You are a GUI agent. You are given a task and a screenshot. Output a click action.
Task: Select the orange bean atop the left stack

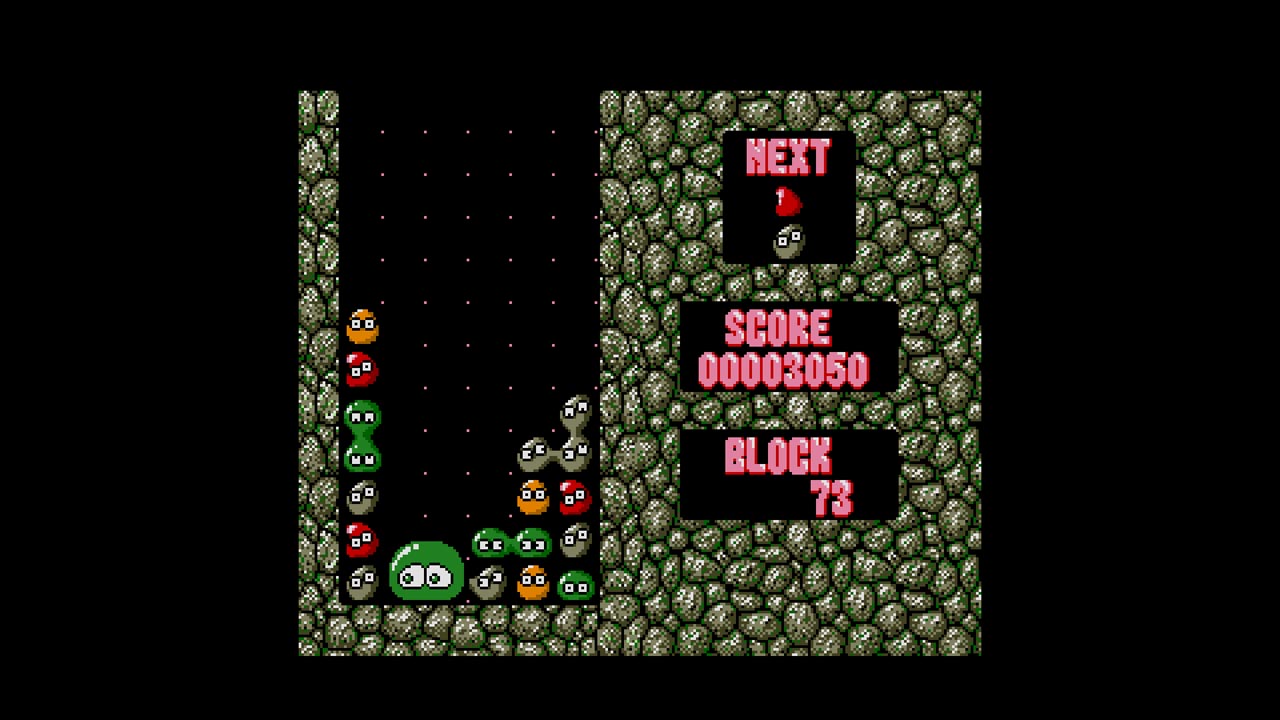pos(362,325)
